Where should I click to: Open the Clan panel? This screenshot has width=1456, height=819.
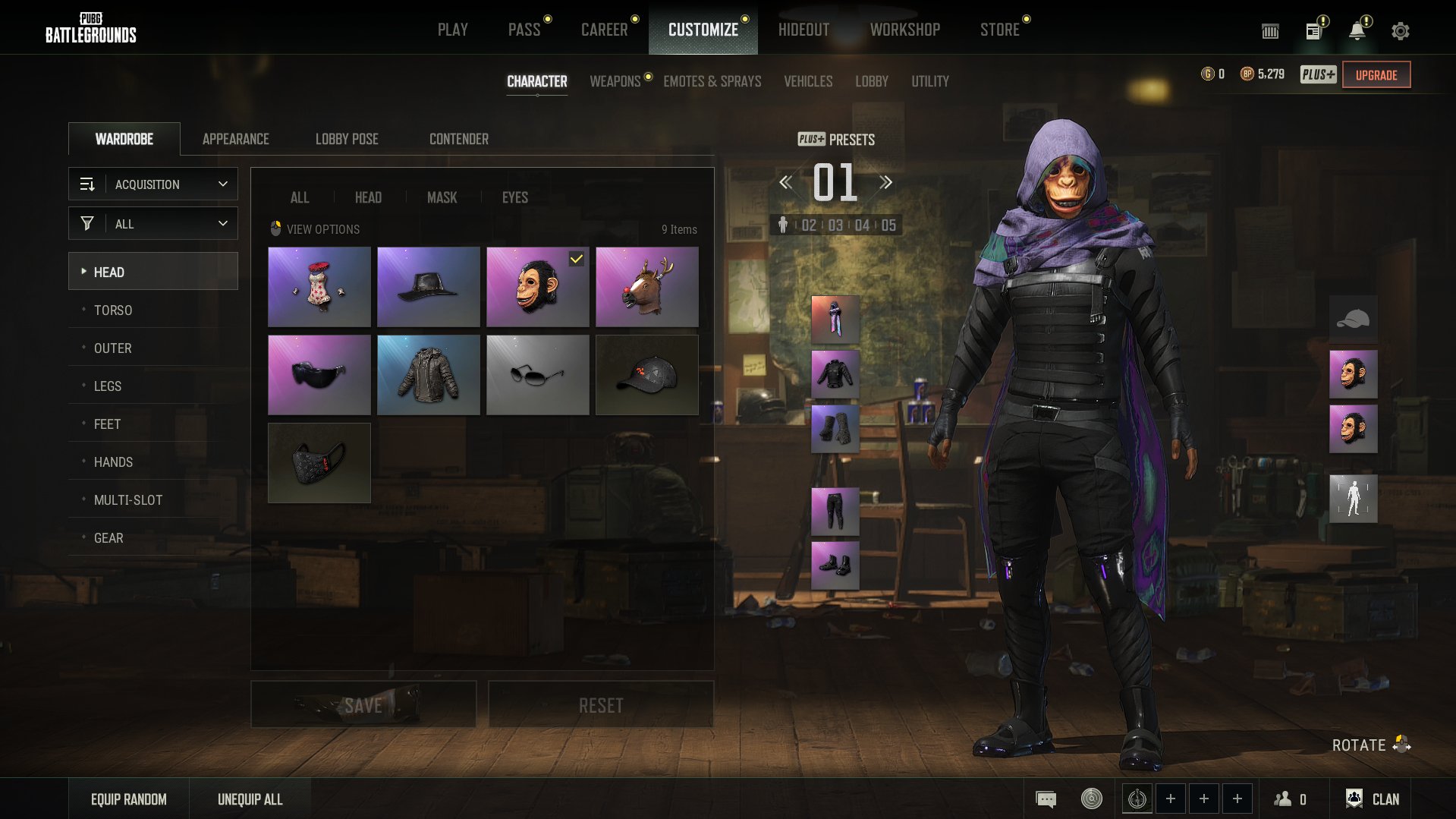coord(1373,799)
